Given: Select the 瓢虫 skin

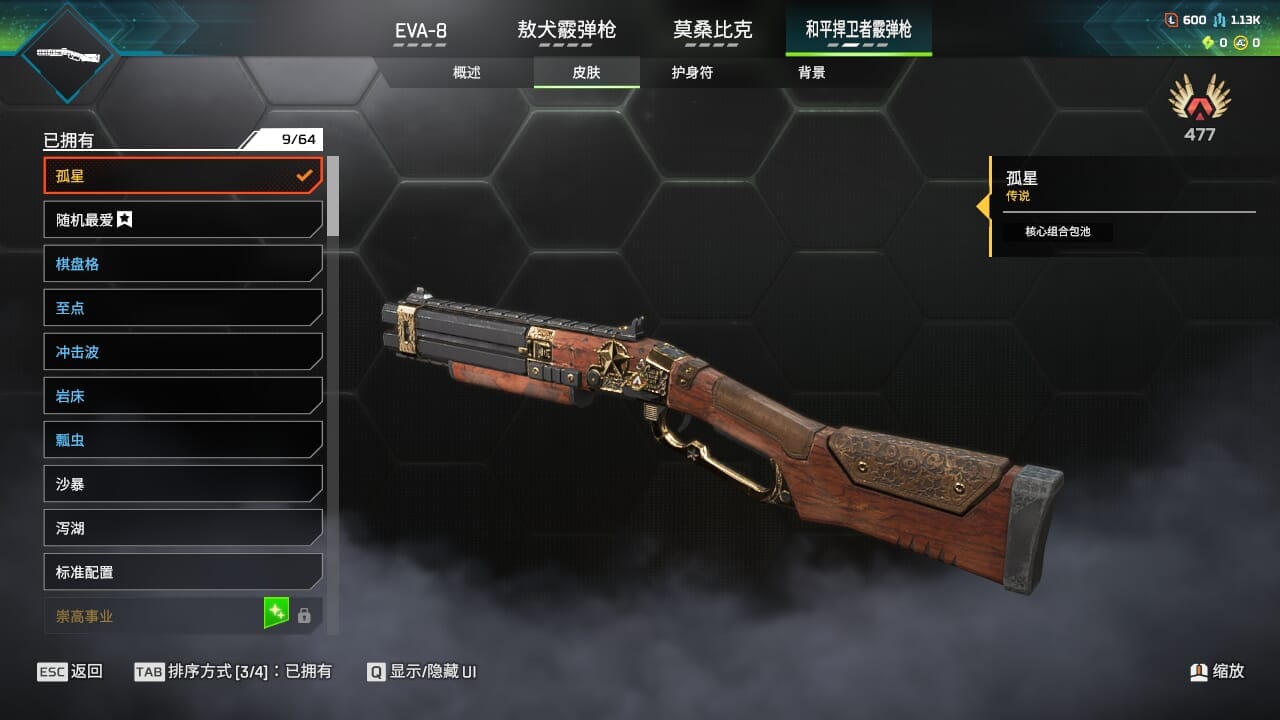Looking at the screenshot, I should 183,440.
